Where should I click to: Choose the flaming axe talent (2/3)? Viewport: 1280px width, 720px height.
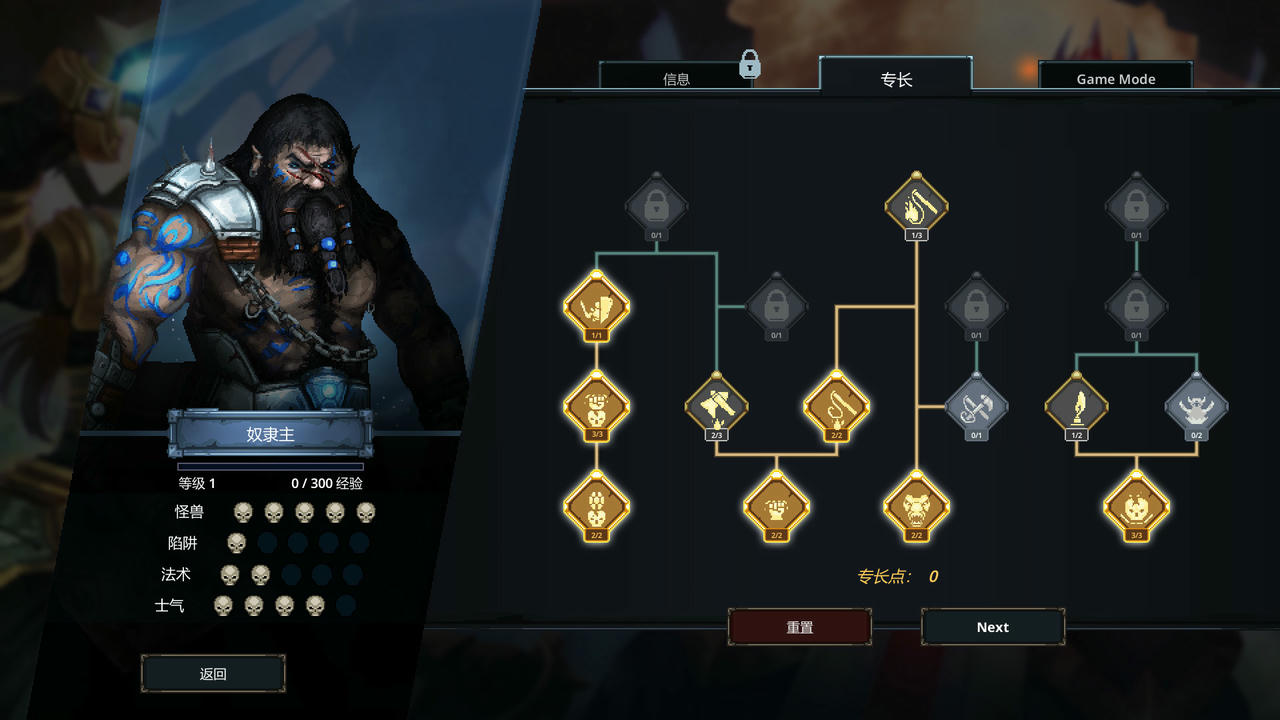pos(716,406)
